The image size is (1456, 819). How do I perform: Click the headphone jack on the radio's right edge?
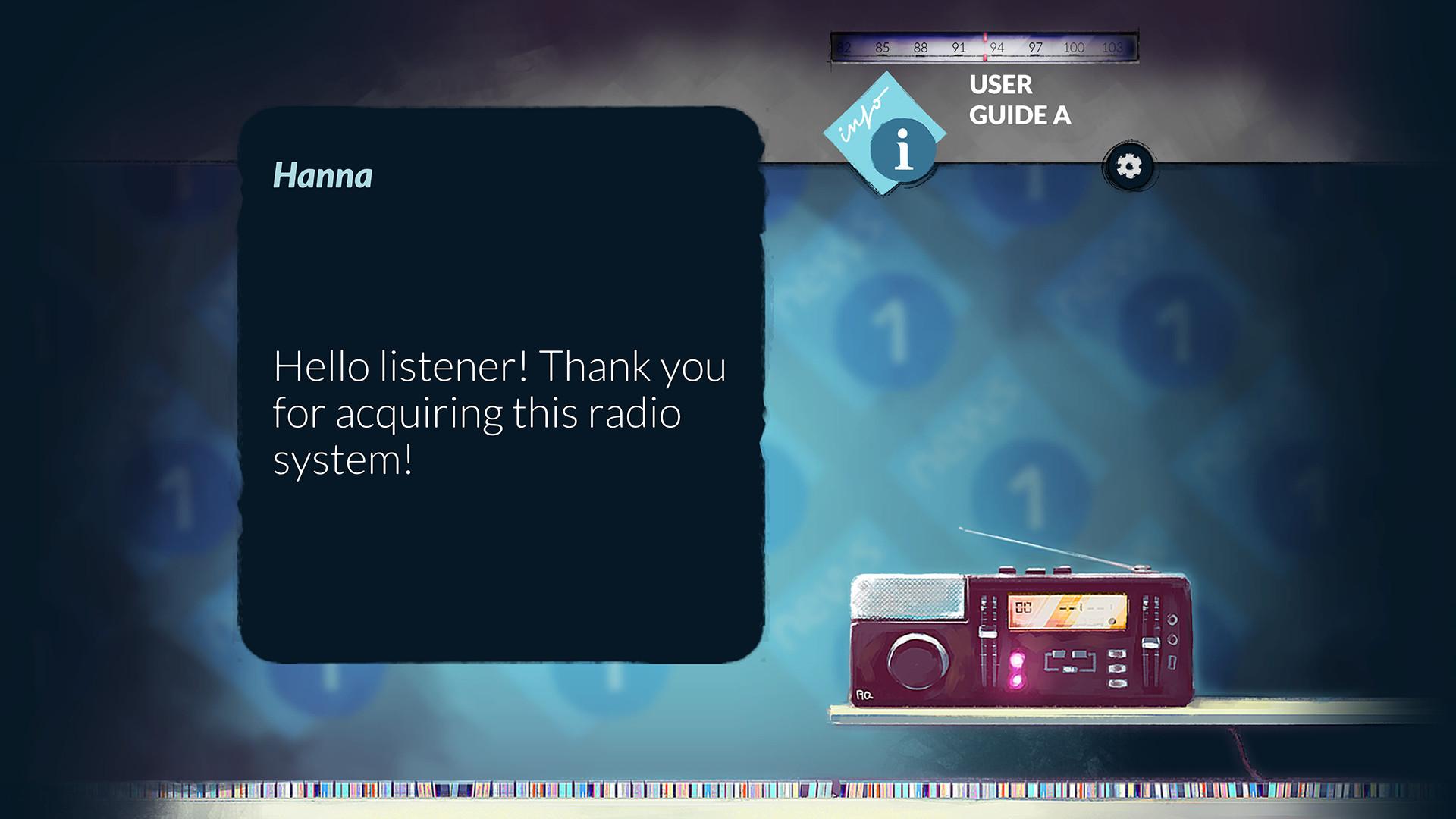coord(1172,620)
